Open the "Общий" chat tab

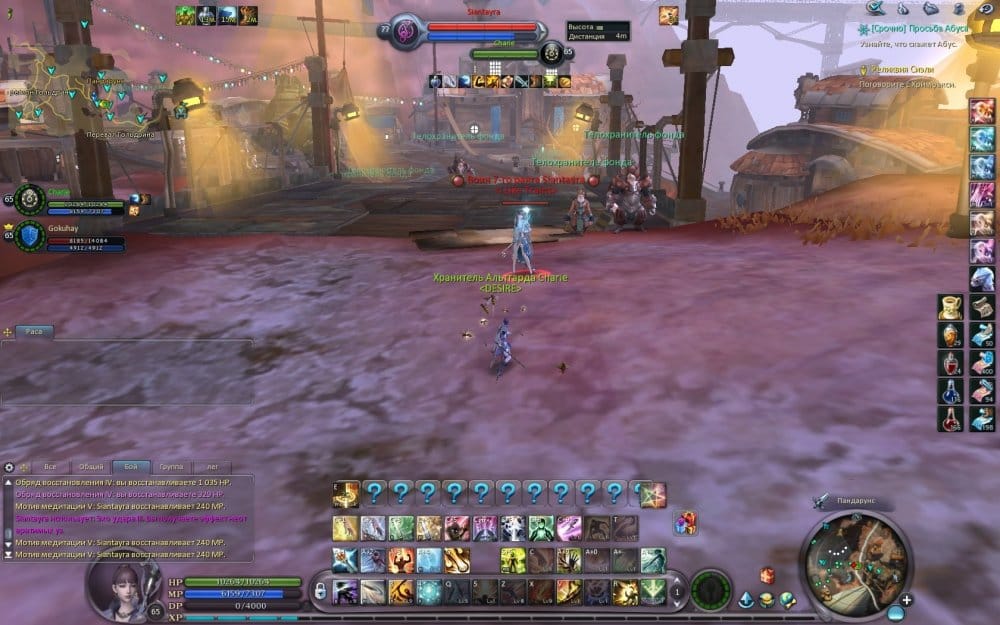(x=91, y=467)
